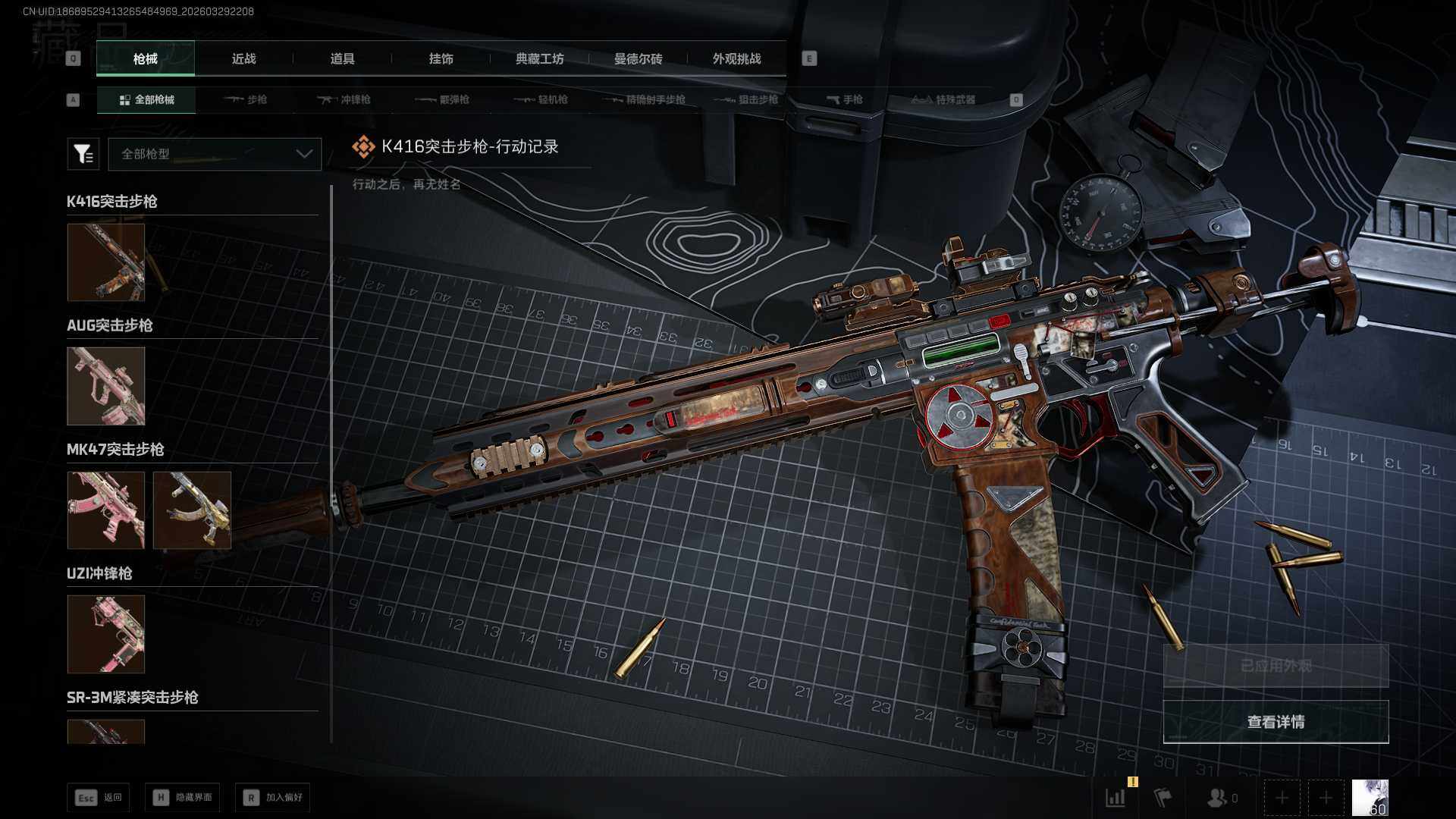The image size is (1456, 819).
Task: Open the 曼德尔砖 tab
Action: [638, 58]
